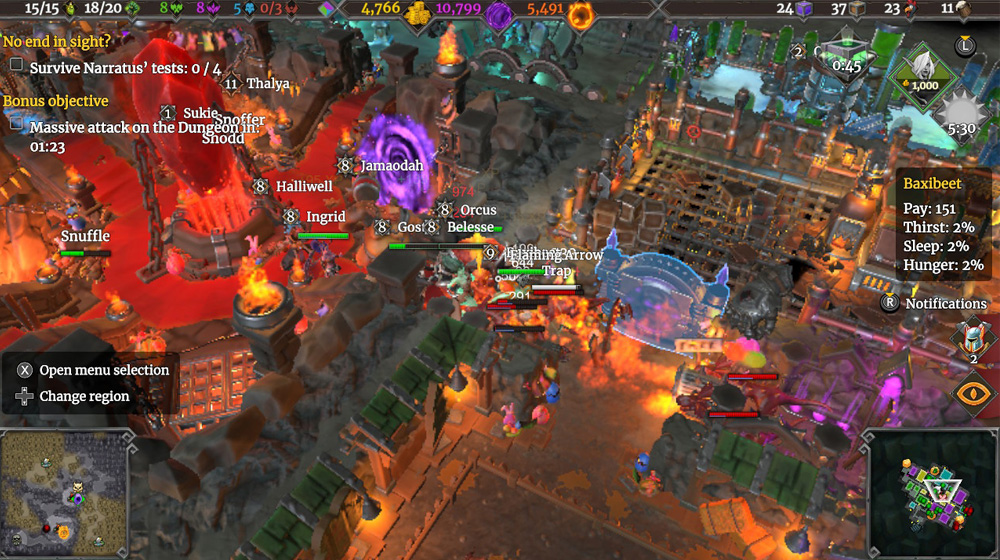The image size is (1000, 560).
Task: Select unit label Ingrid
Action: pos(325,216)
